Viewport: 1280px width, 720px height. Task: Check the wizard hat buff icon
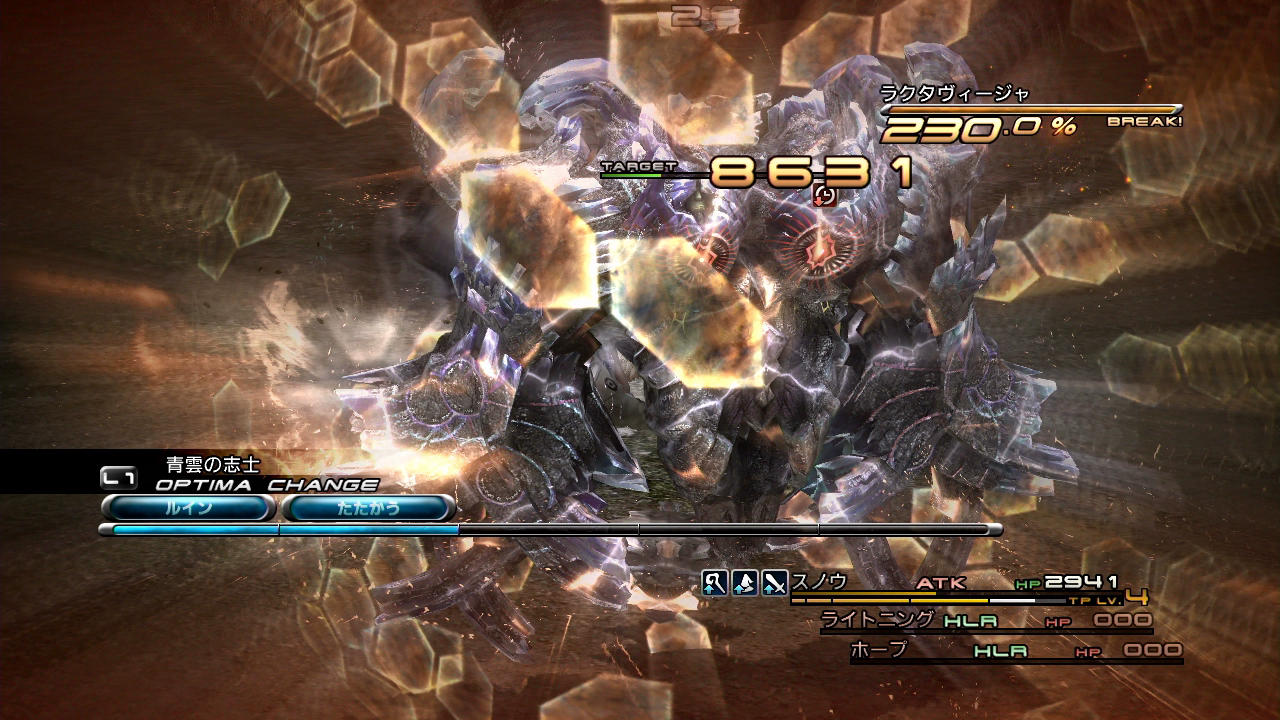click(x=744, y=582)
